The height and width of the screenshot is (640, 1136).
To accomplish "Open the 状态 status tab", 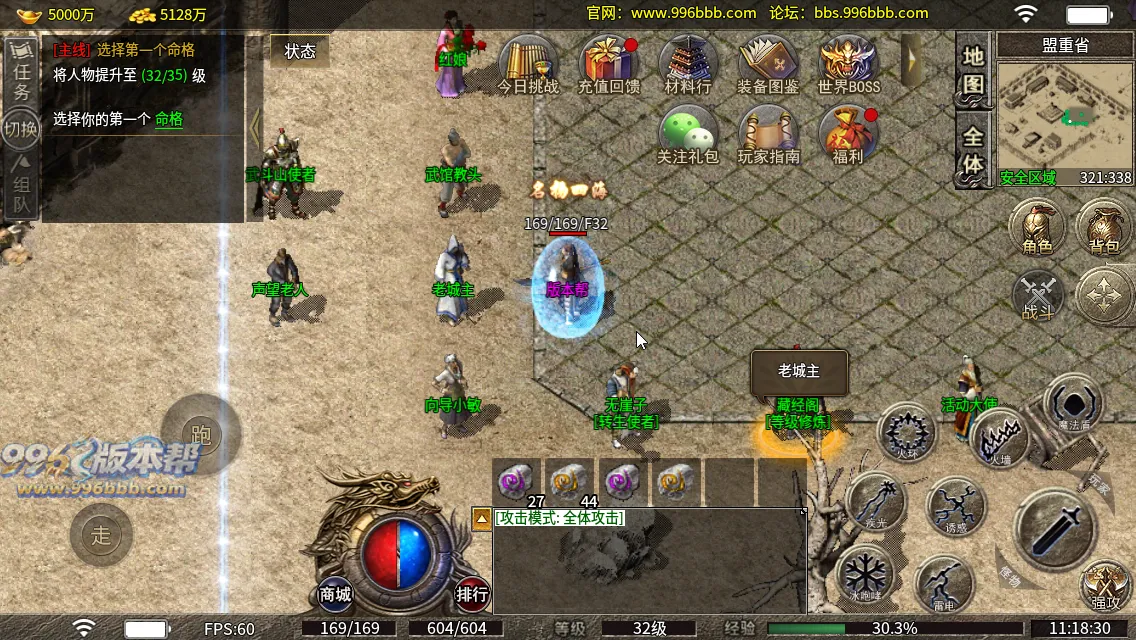I will [300, 51].
